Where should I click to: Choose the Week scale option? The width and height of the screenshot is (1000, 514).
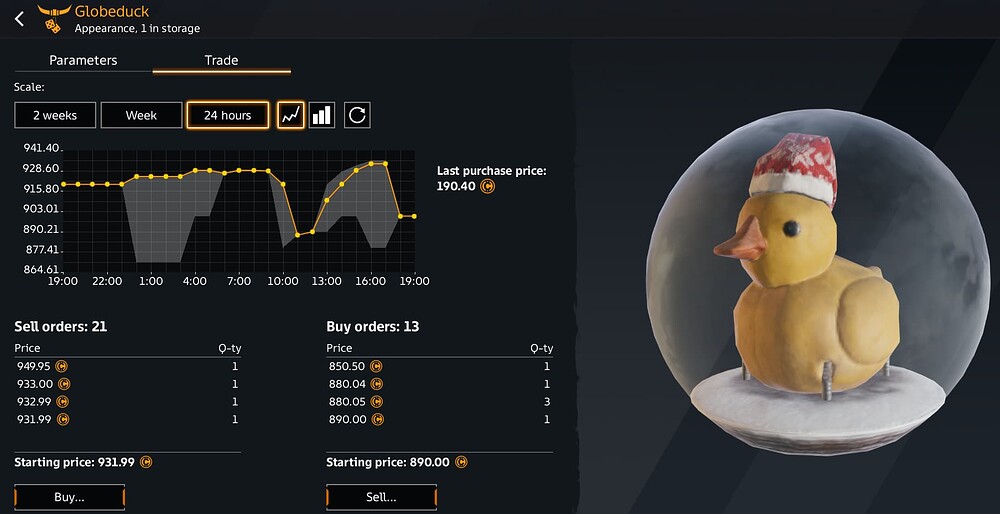(x=141, y=115)
